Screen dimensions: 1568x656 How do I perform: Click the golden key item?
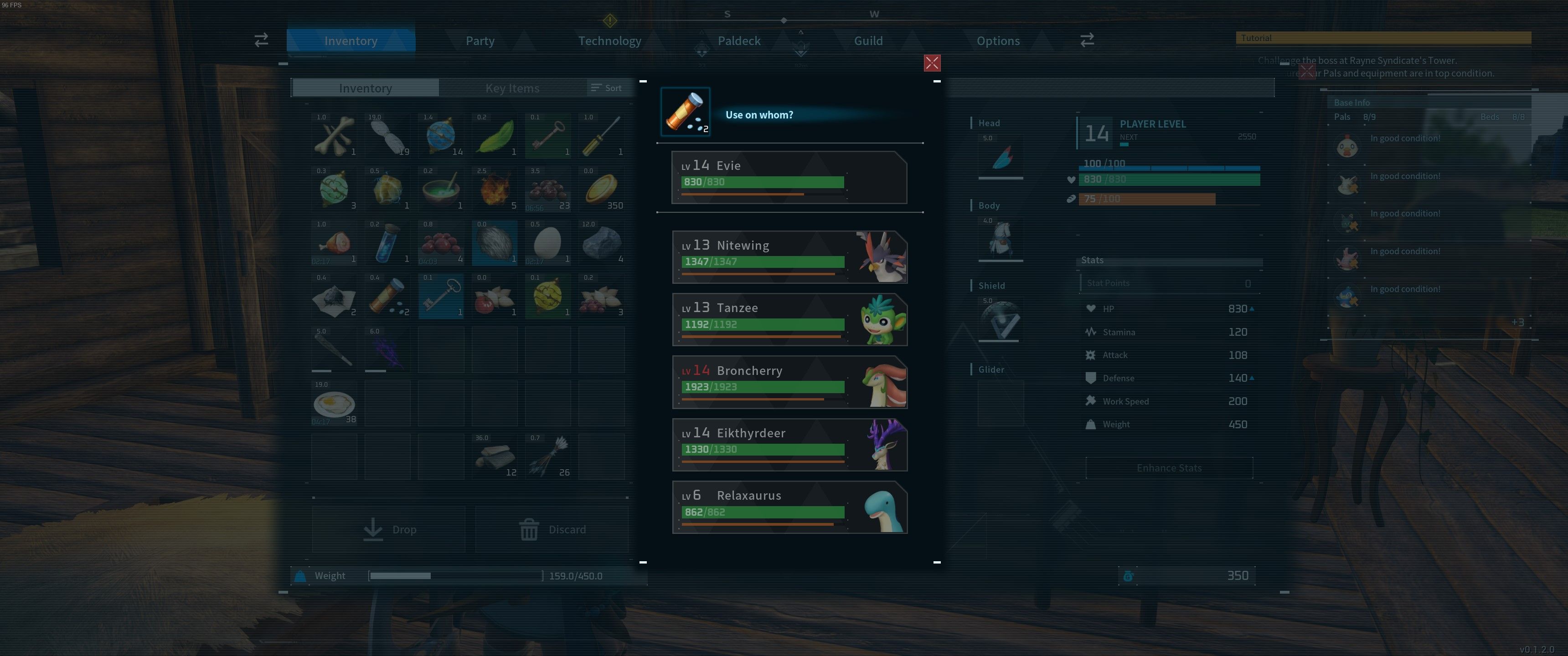[x=548, y=134]
